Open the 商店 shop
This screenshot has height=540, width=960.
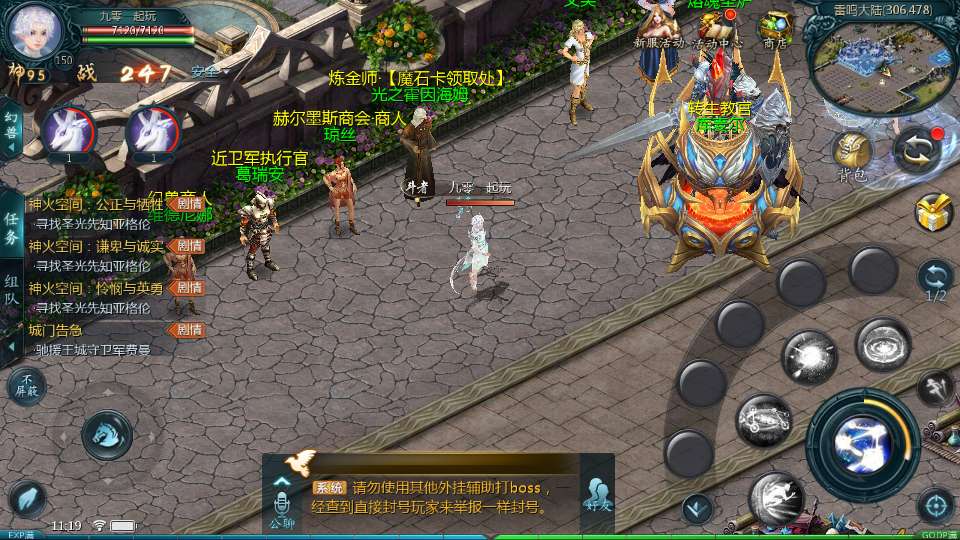(x=775, y=27)
